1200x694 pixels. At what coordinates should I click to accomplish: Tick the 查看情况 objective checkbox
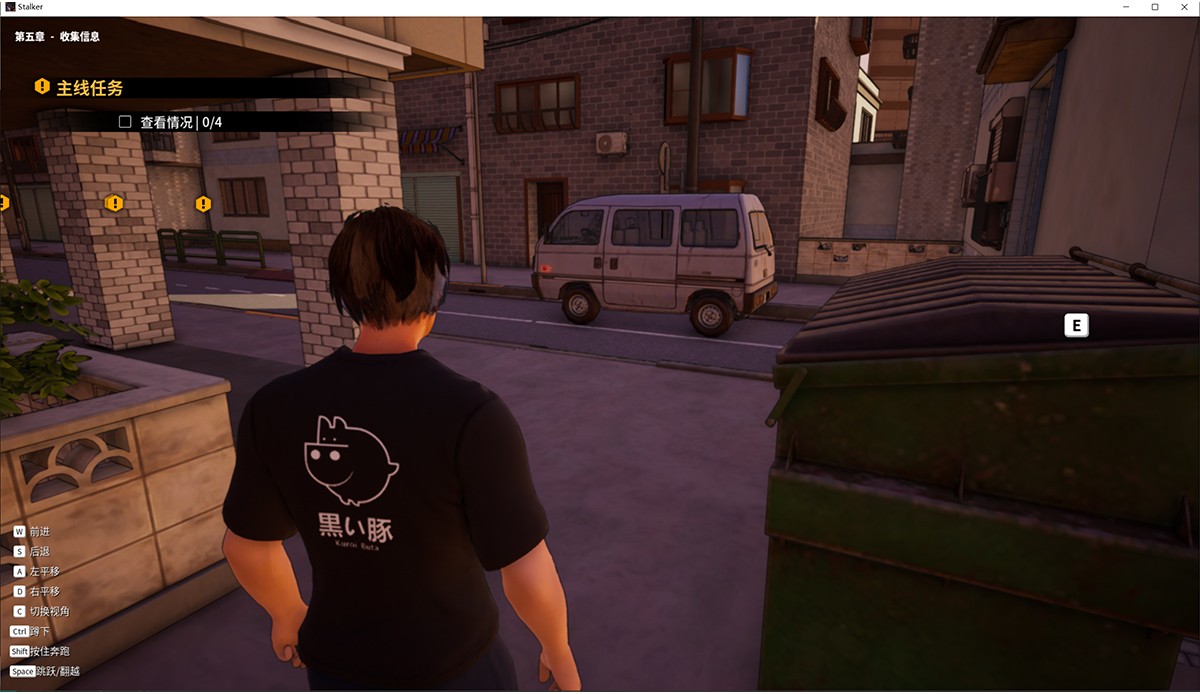(125, 122)
